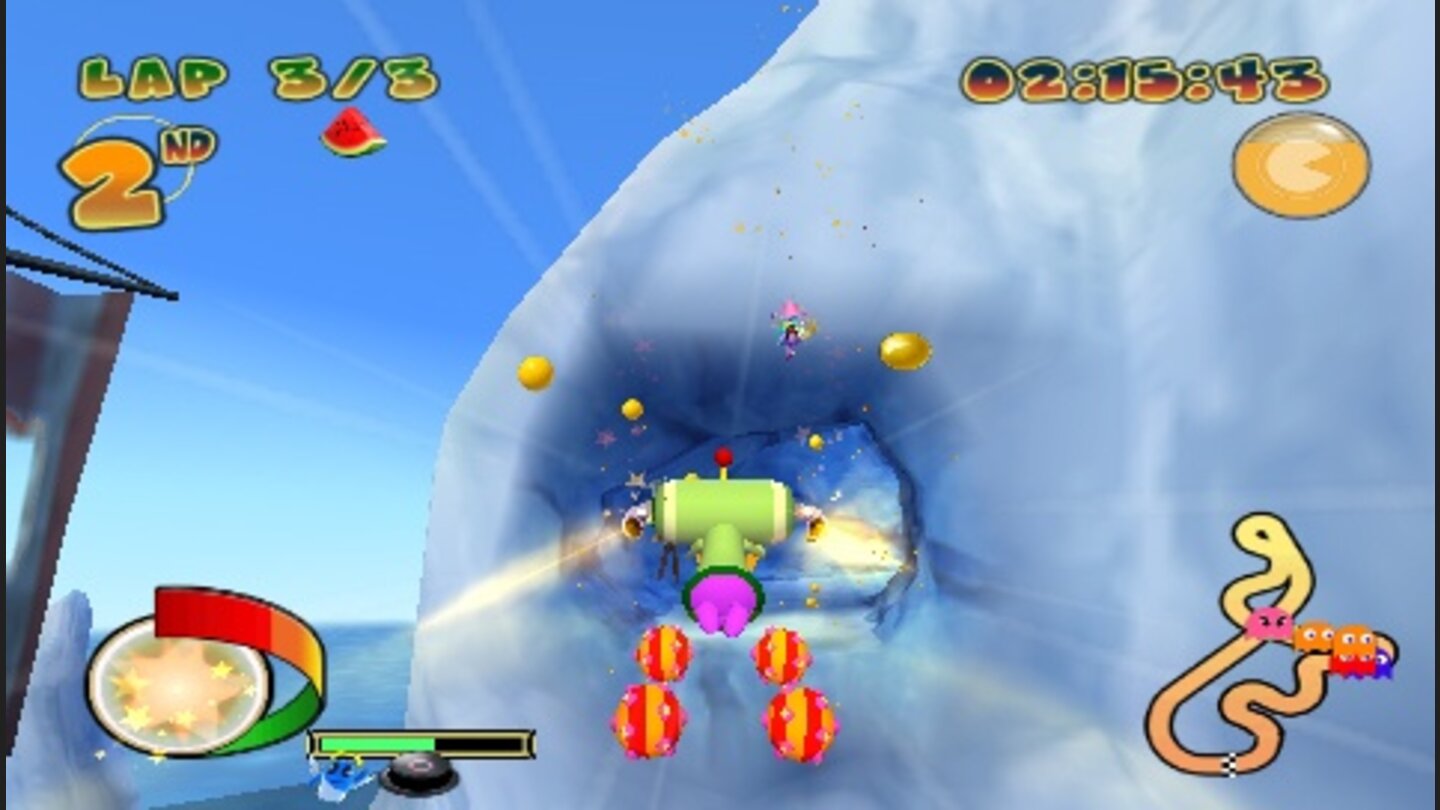Click a floating gold coin in the tunnel

pos(534,375)
